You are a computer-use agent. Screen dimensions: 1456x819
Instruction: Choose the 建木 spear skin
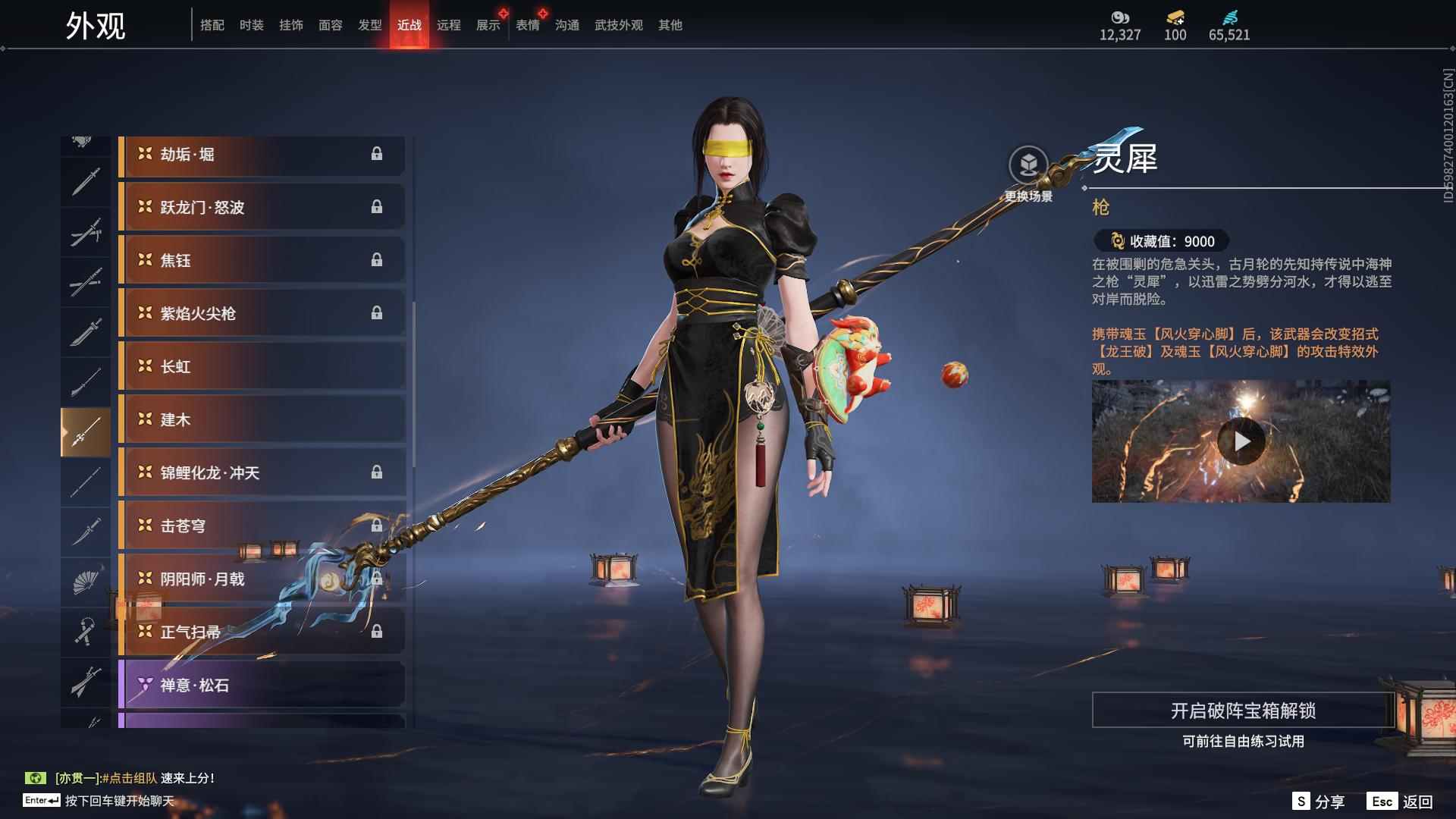pyautogui.click(x=262, y=420)
